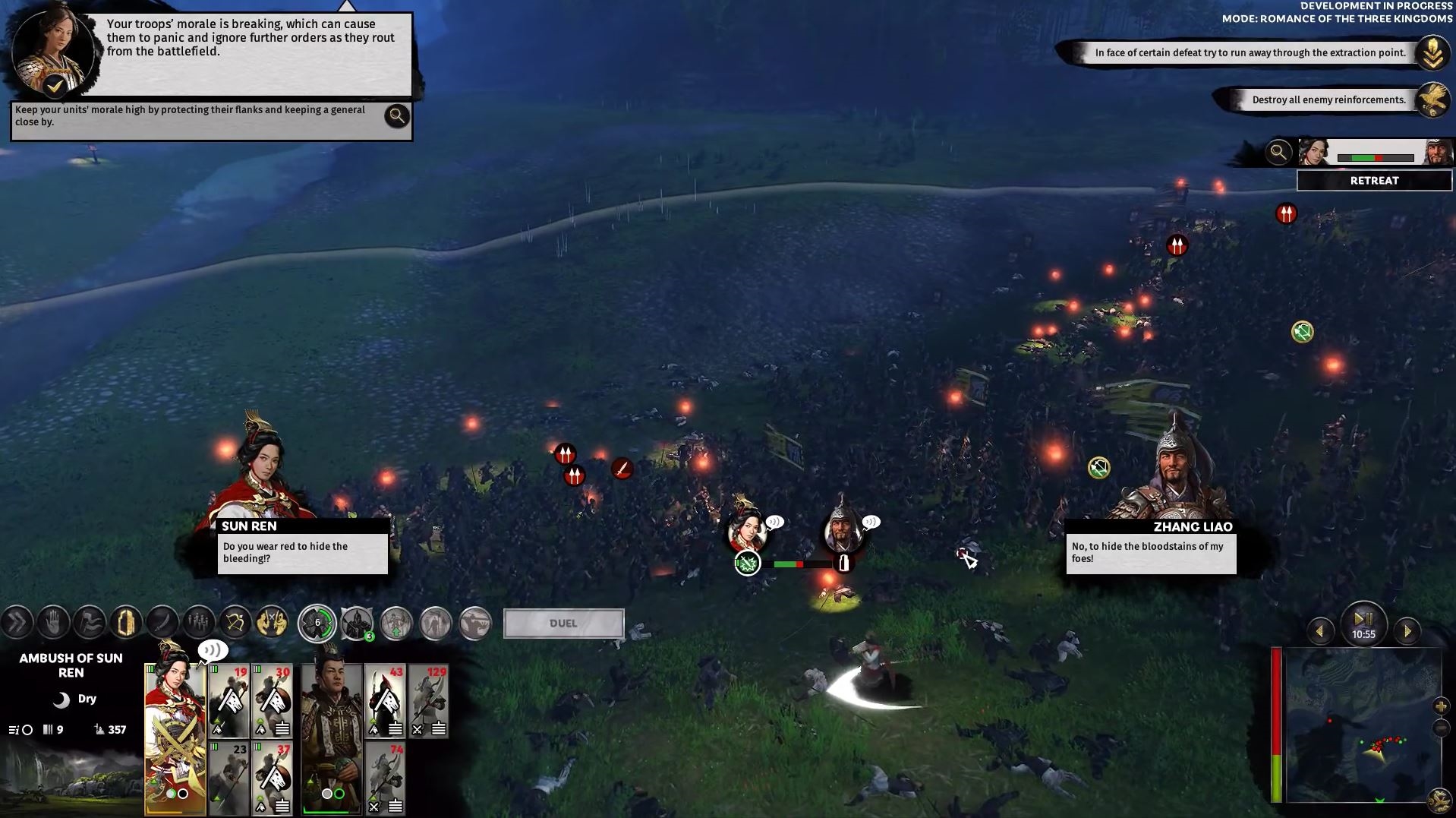This screenshot has height=818, width=1456.
Task: Activate the halt open-hand order
Action: coord(53,624)
